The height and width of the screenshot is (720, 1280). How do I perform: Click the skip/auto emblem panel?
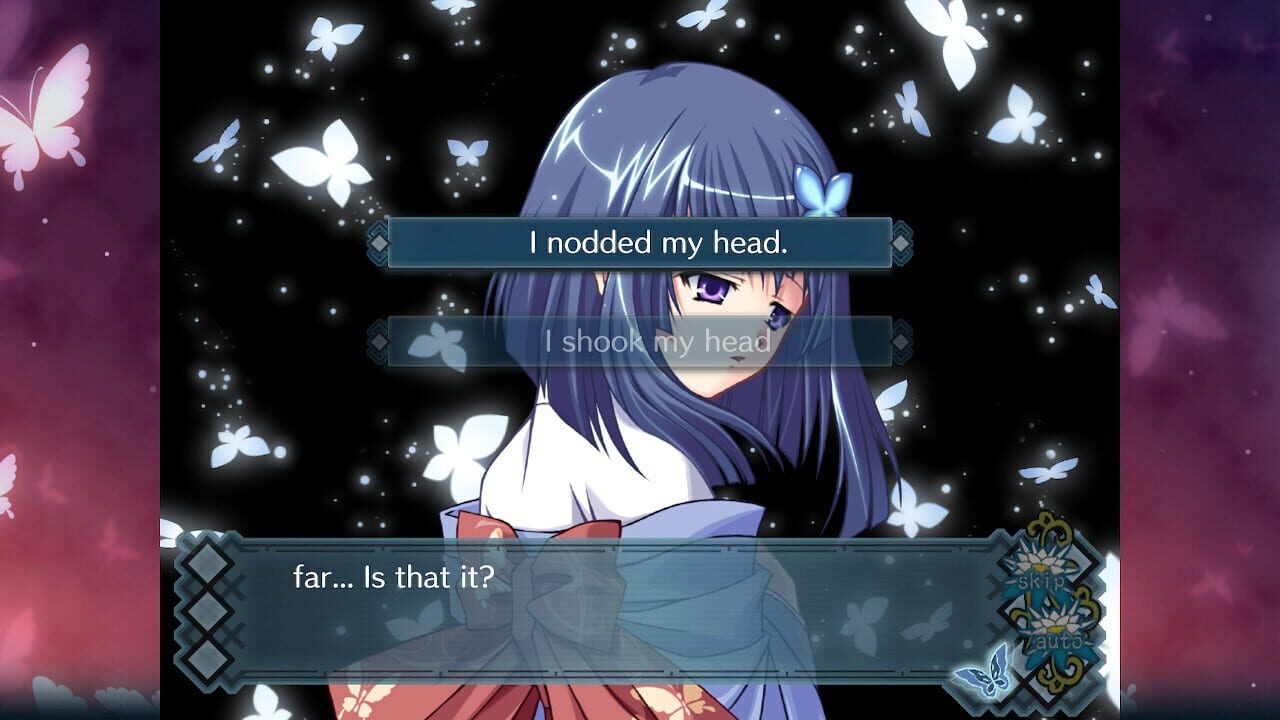[x=1046, y=605]
